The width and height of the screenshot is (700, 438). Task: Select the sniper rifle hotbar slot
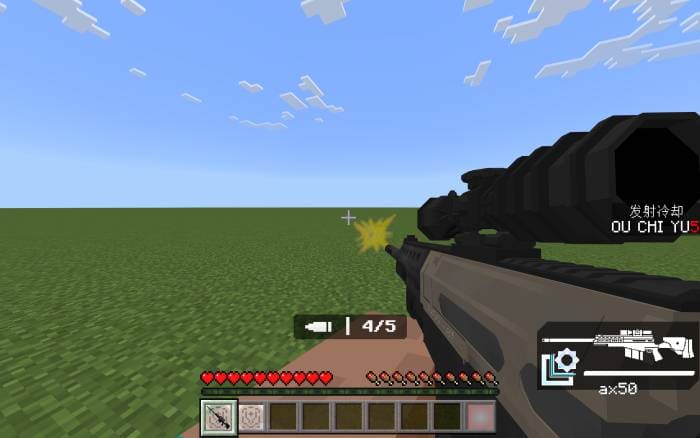coord(218,416)
